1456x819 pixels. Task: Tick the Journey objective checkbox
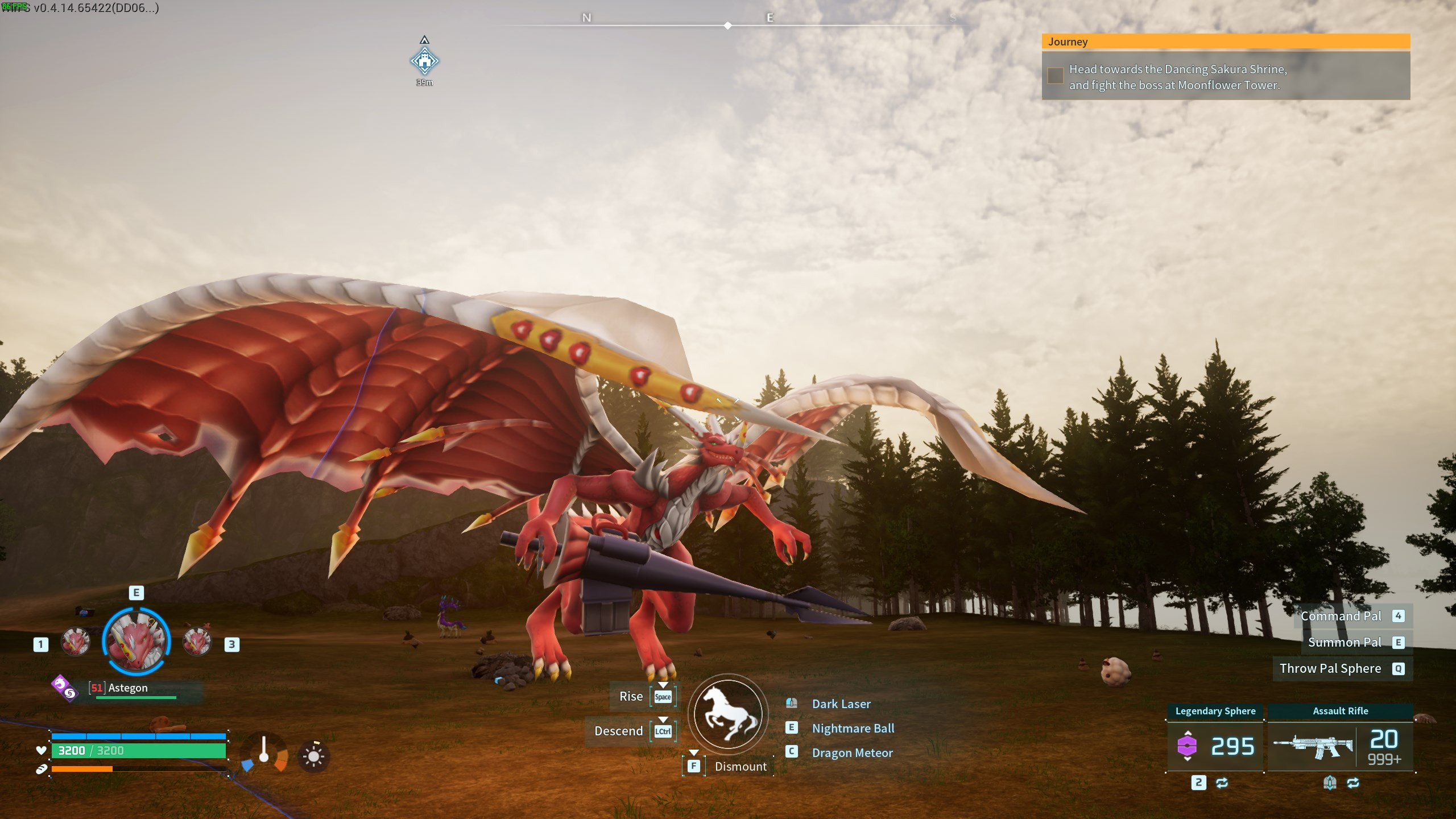pos(1055,76)
